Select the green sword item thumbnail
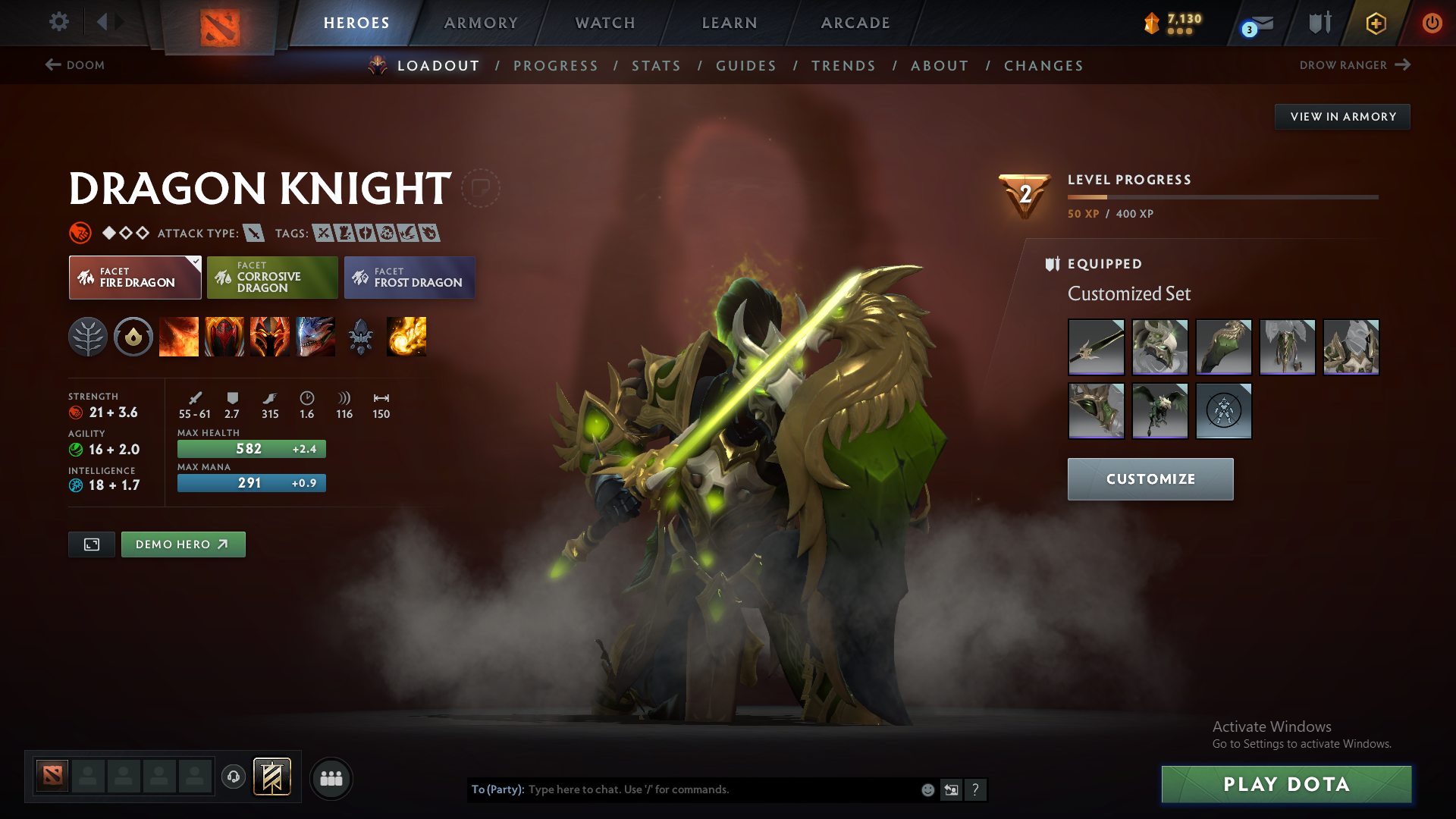Screen dimensions: 1456x819 [1096, 347]
